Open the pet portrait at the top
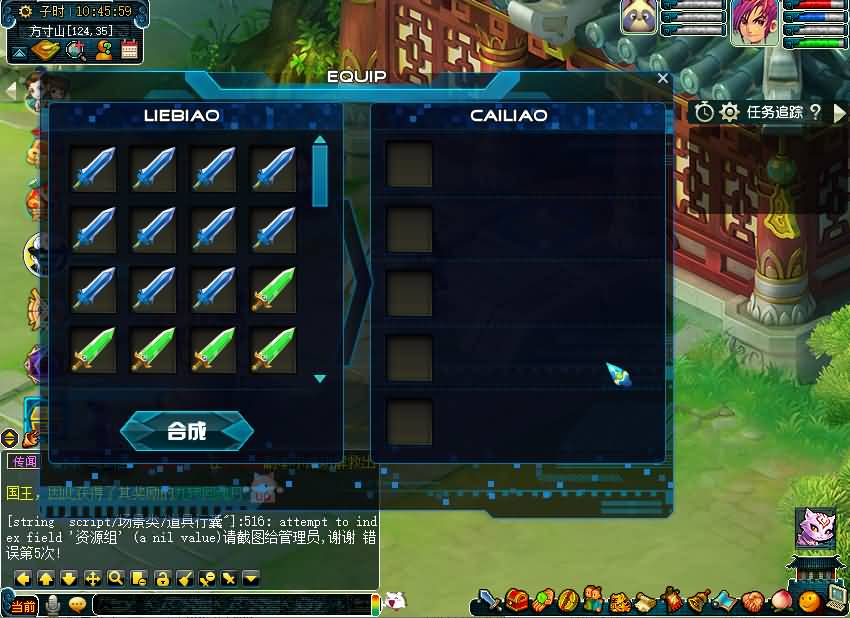 coord(639,17)
